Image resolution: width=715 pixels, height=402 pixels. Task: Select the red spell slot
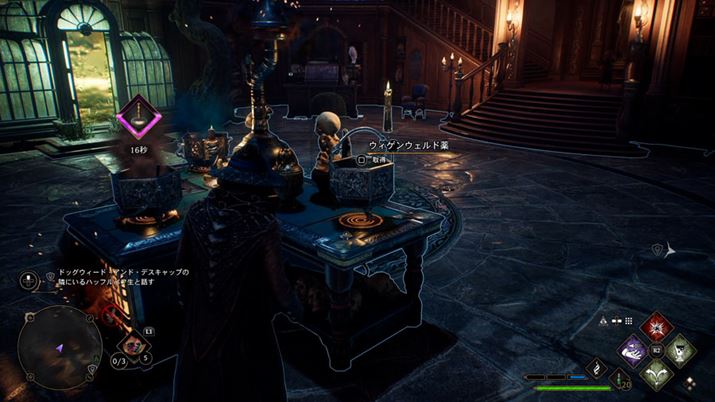[x=656, y=327]
